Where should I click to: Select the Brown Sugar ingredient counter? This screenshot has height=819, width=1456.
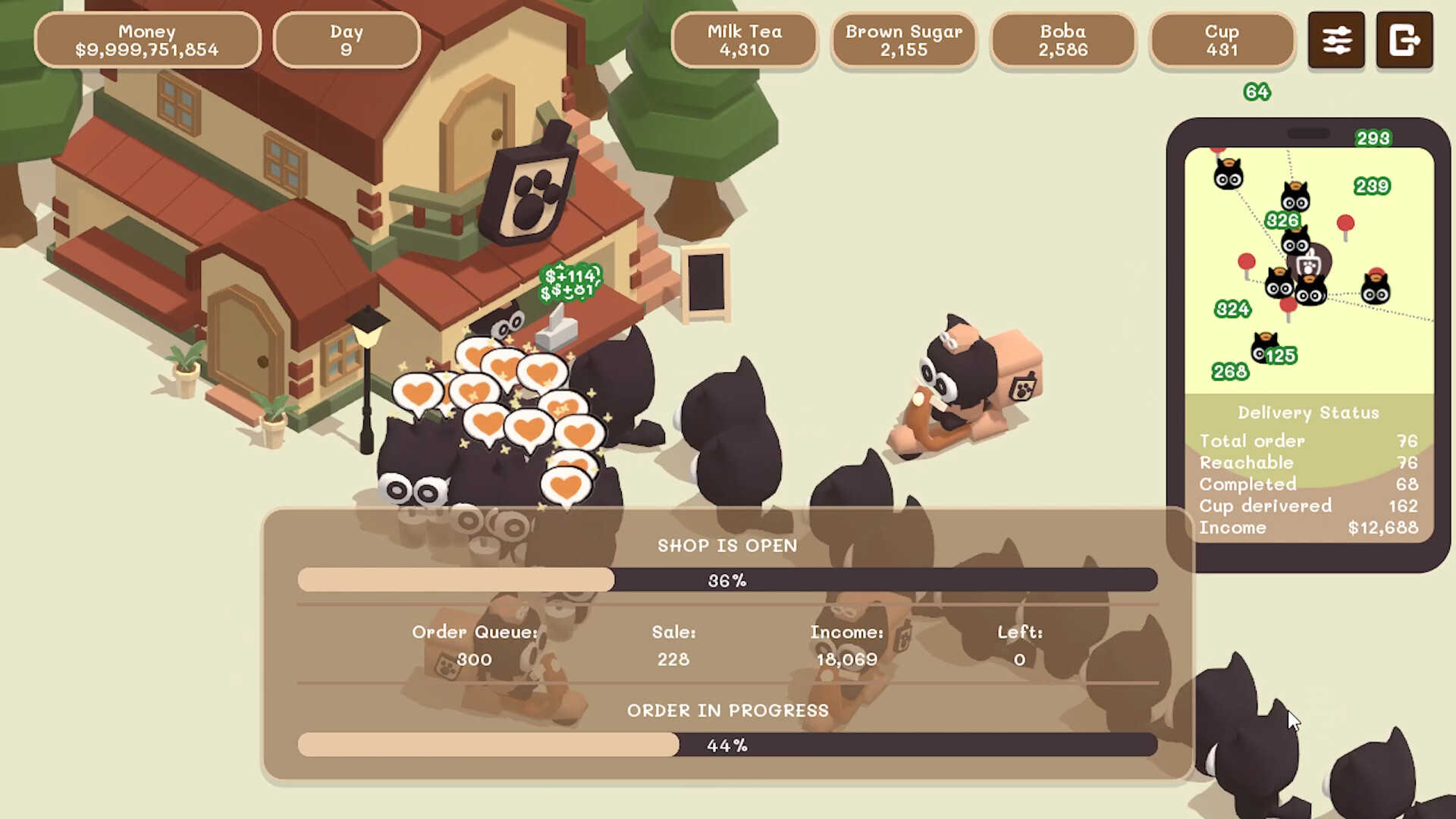click(904, 41)
